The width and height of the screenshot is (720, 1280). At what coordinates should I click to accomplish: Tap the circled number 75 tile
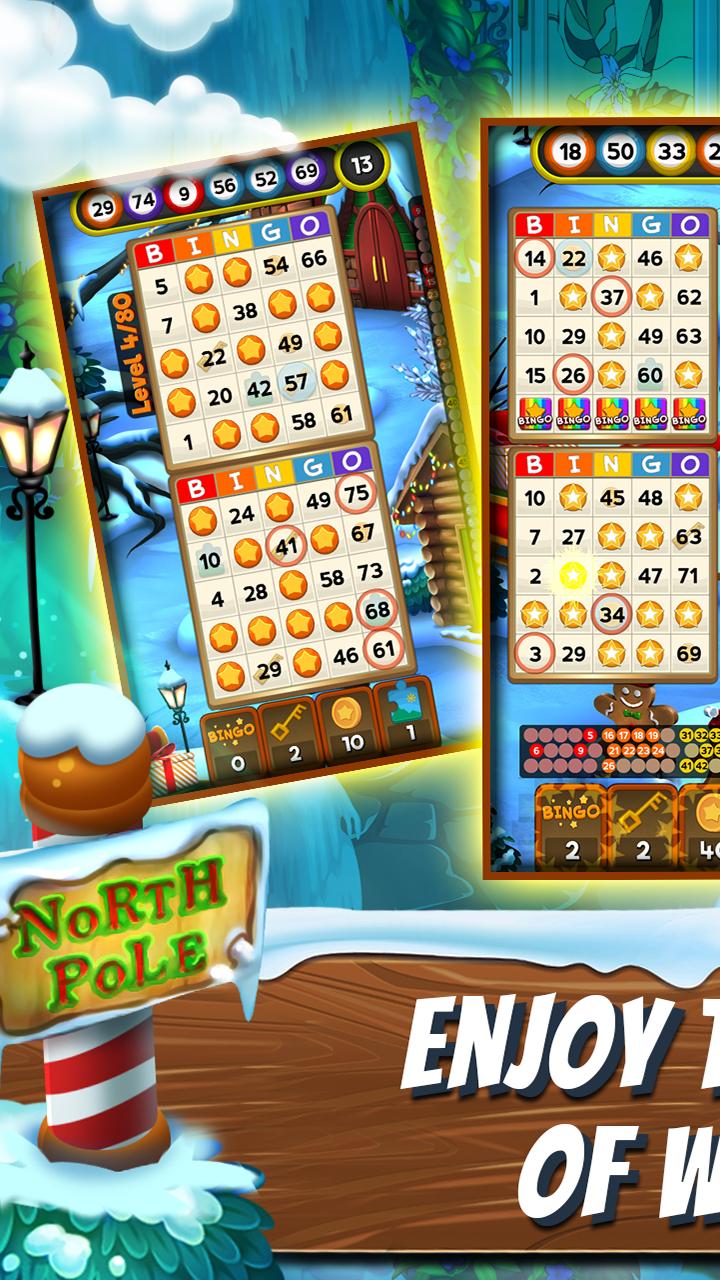pos(355,493)
